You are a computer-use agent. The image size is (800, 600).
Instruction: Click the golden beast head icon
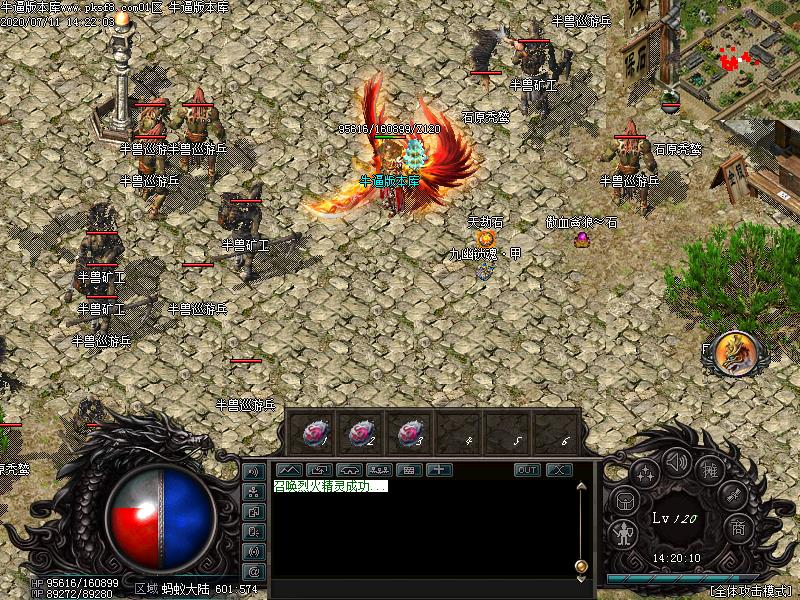point(735,353)
